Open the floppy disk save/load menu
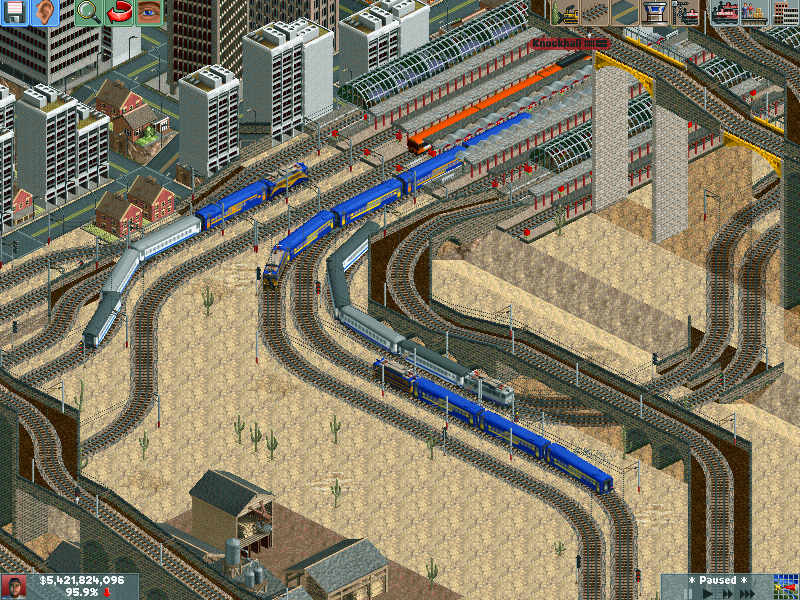The image size is (800, 600). (15, 13)
